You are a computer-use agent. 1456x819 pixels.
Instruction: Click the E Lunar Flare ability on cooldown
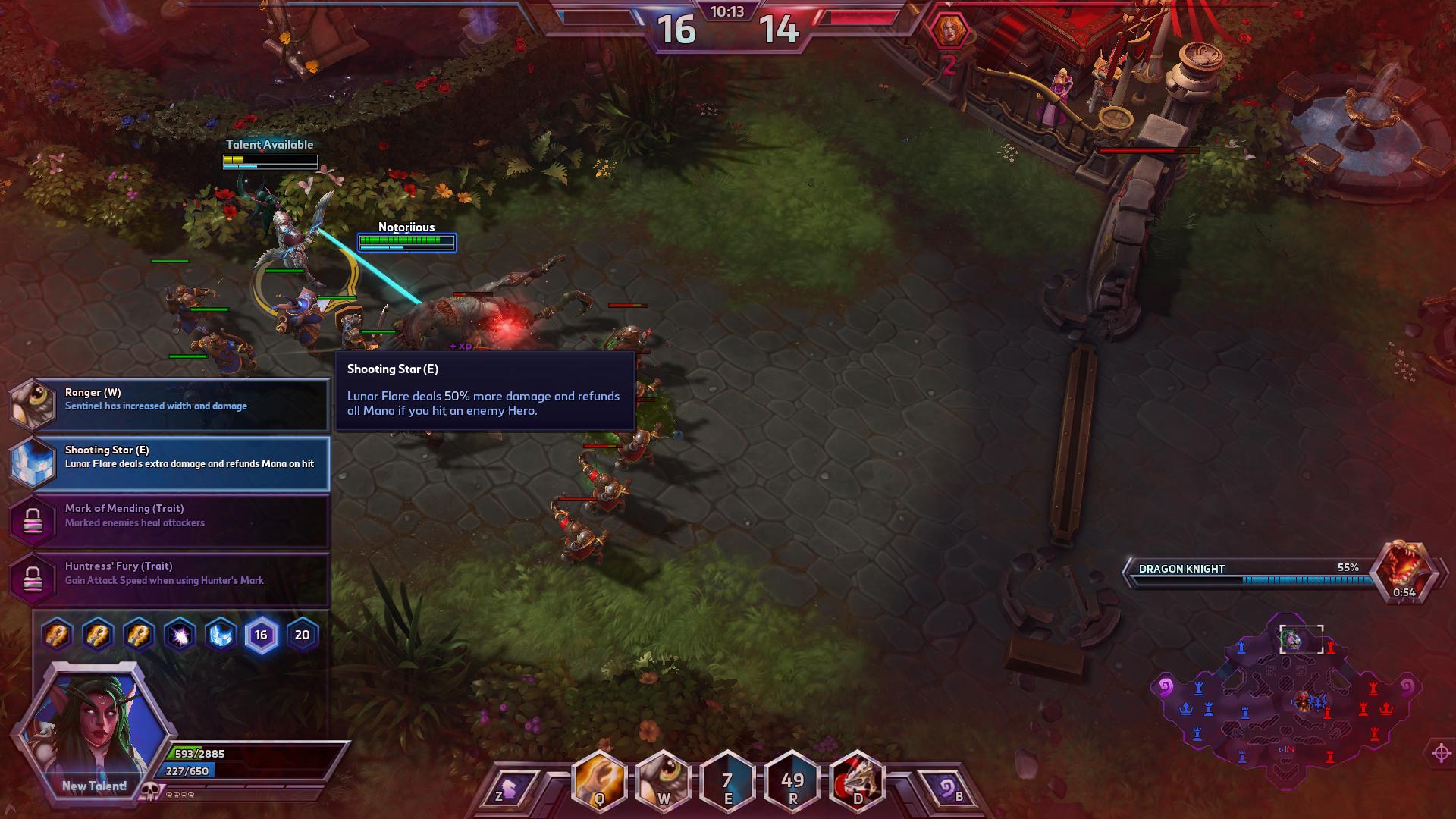coord(728,781)
